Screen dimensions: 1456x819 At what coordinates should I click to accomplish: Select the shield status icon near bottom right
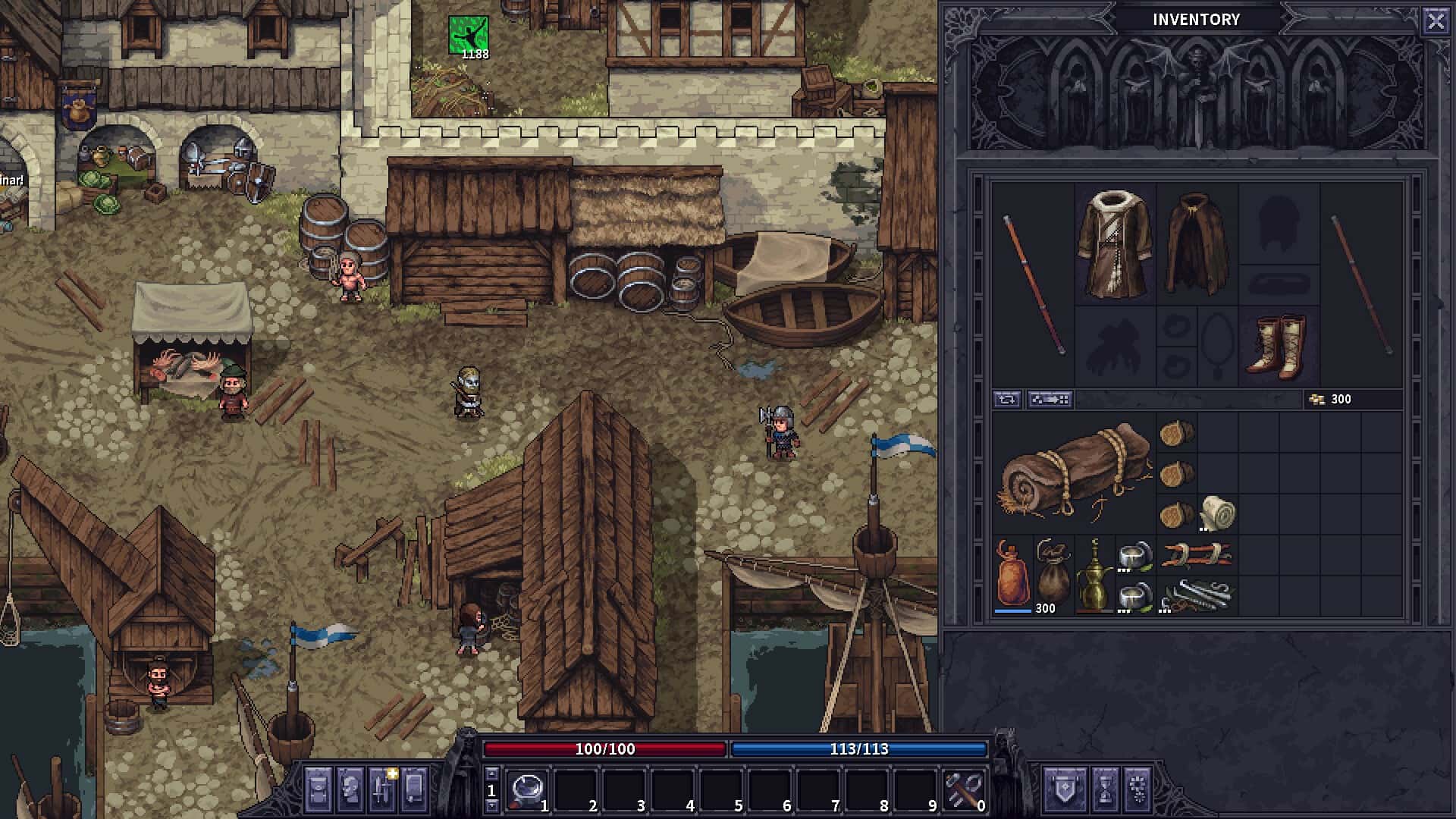click(1067, 786)
